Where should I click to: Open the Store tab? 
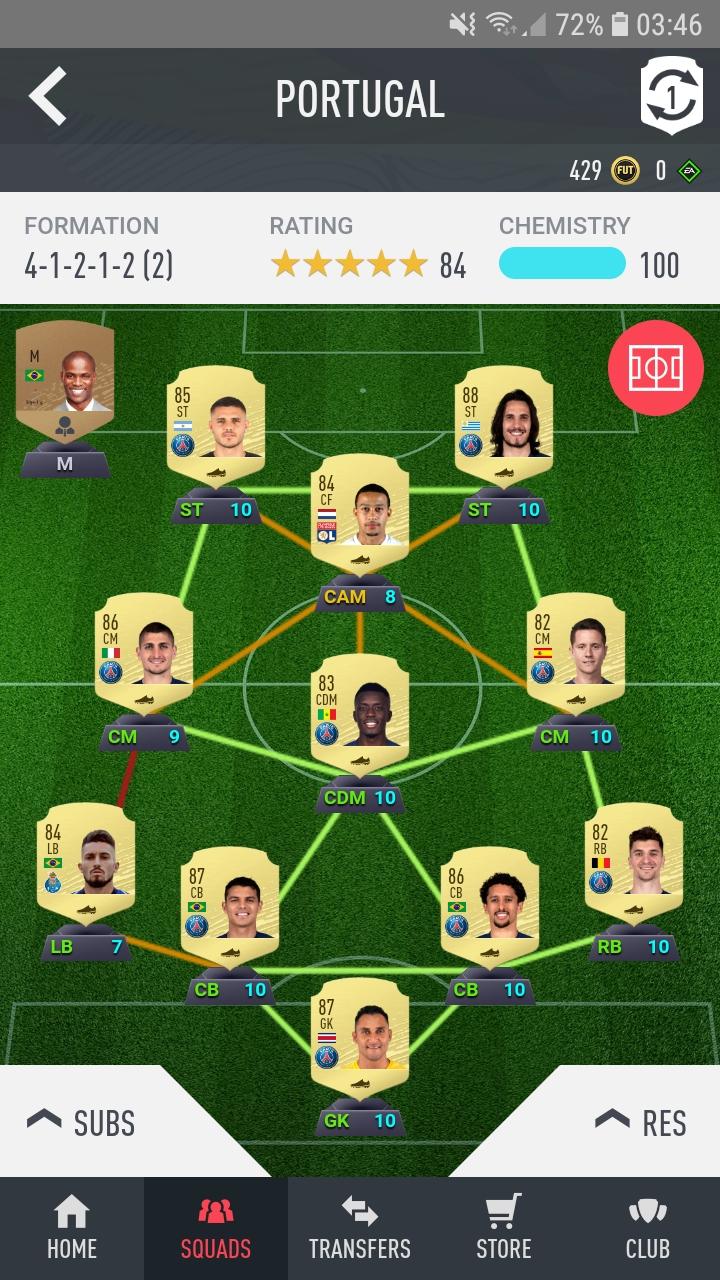pos(504,1229)
